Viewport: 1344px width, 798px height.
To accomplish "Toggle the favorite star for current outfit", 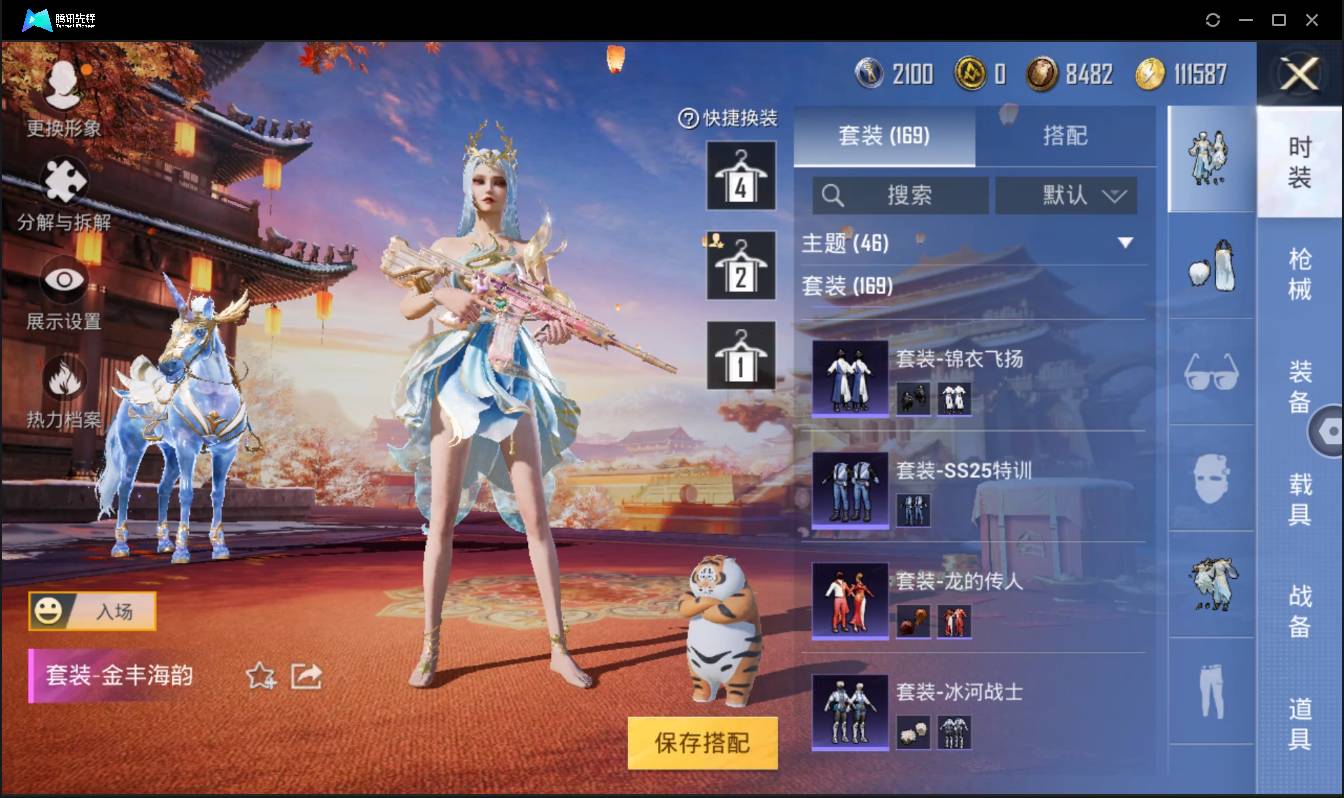I will (258, 677).
